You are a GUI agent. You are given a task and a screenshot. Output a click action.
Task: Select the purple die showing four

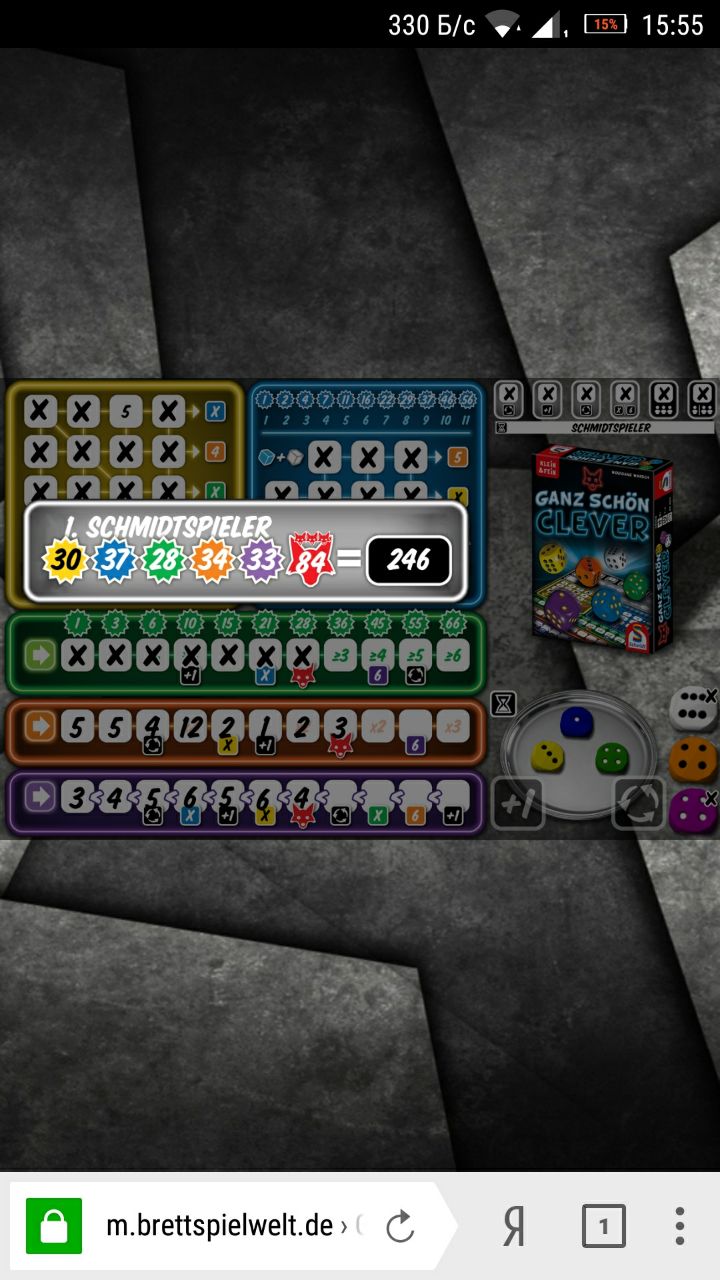point(692,808)
